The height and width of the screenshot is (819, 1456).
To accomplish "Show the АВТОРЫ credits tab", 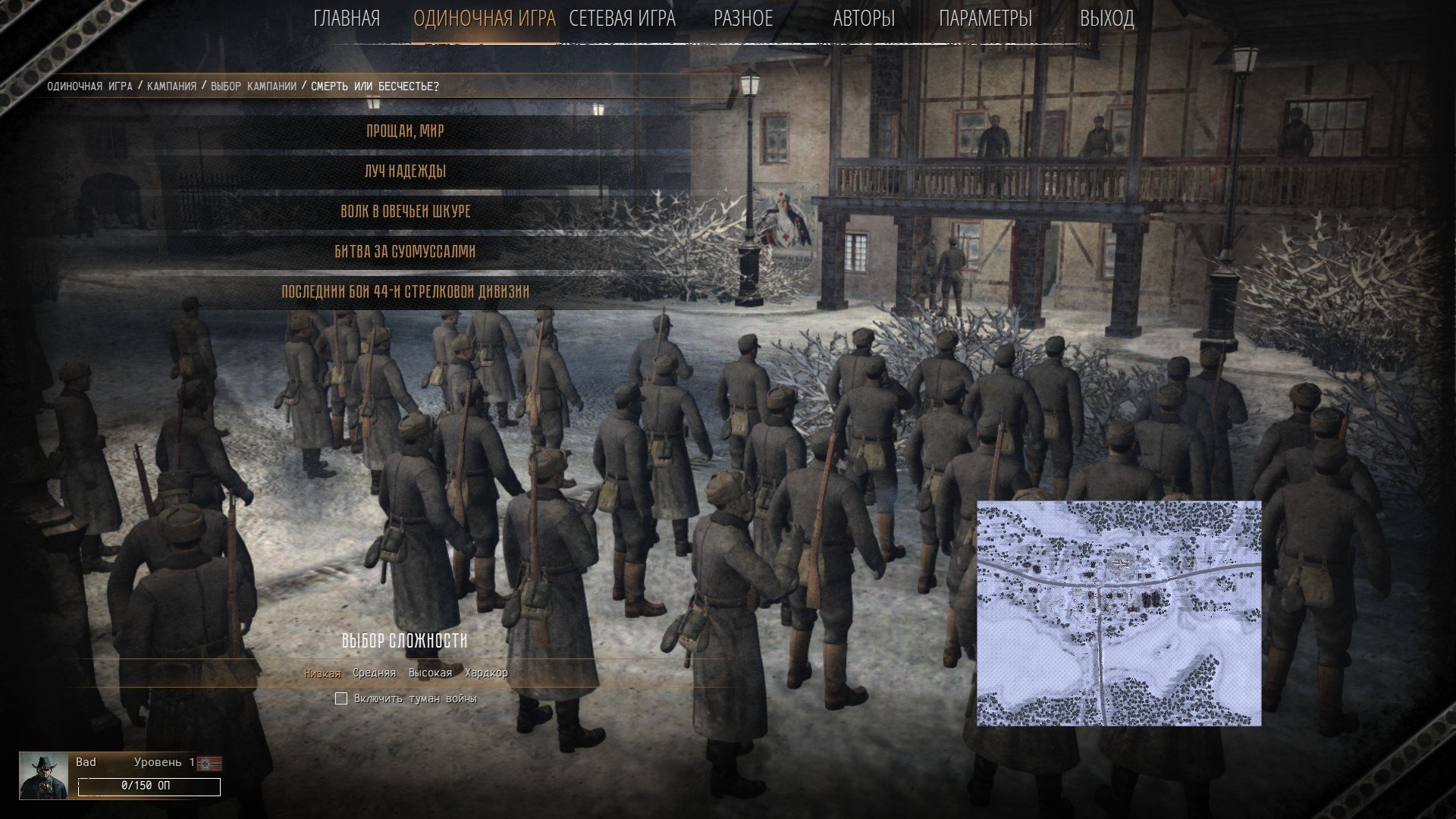I will point(864,19).
